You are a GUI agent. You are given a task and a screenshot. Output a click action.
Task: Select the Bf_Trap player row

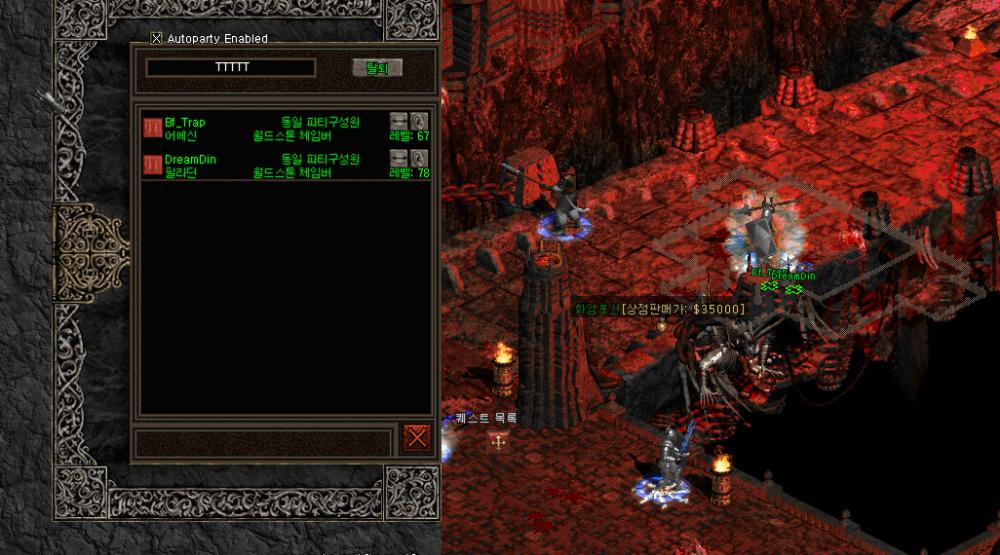click(270, 128)
